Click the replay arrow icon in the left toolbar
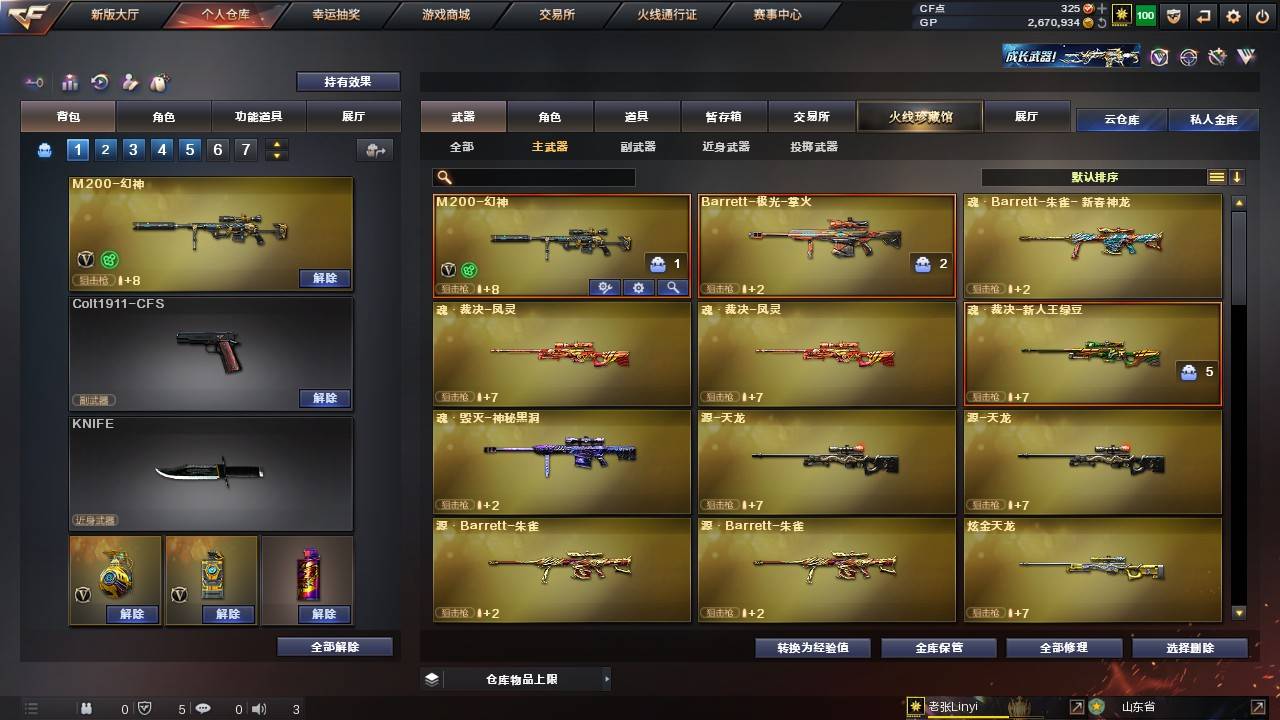 [x=98, y=81]
